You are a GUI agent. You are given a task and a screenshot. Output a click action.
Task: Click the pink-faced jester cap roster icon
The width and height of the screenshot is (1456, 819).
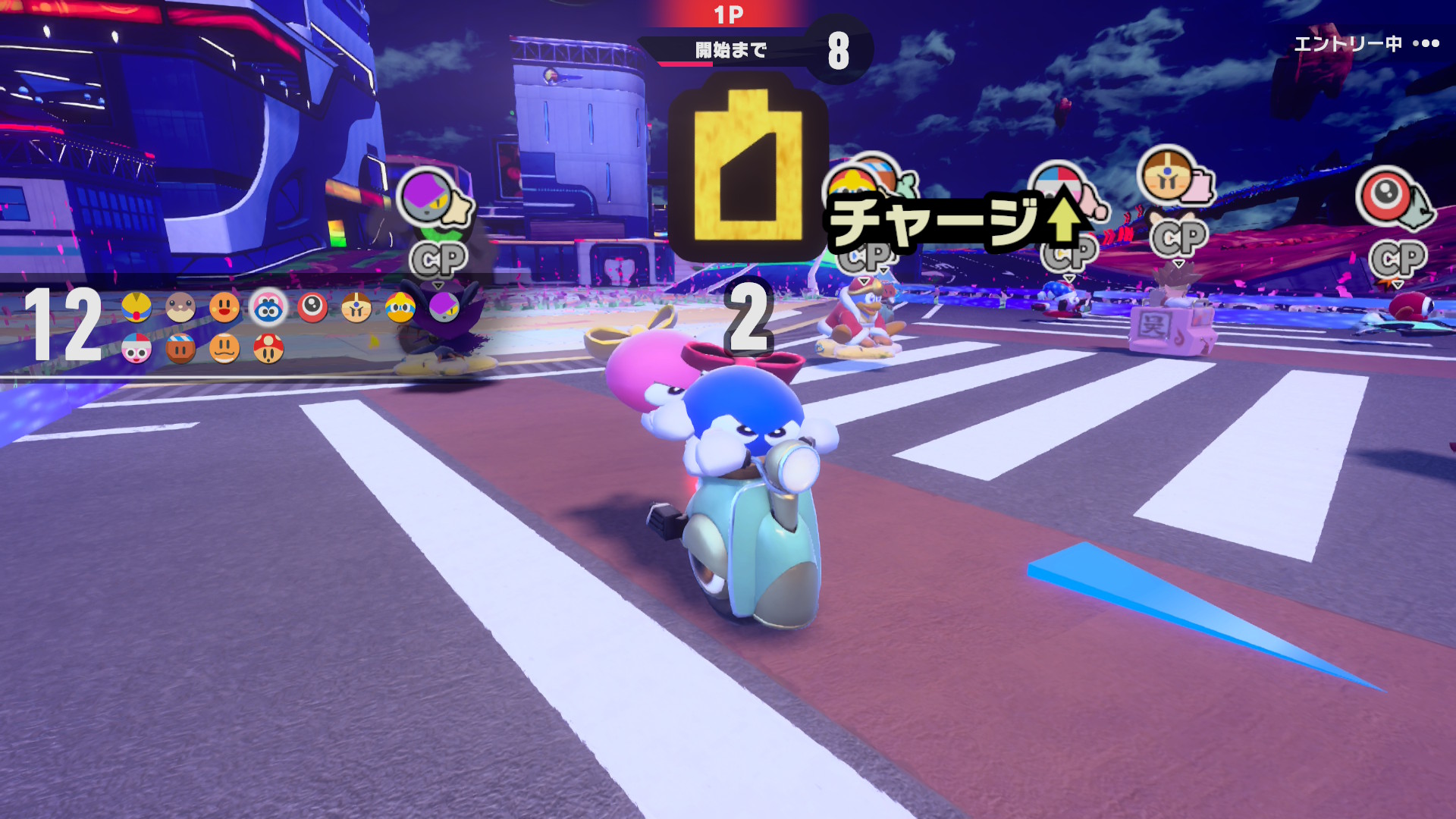tap(136, 348)
